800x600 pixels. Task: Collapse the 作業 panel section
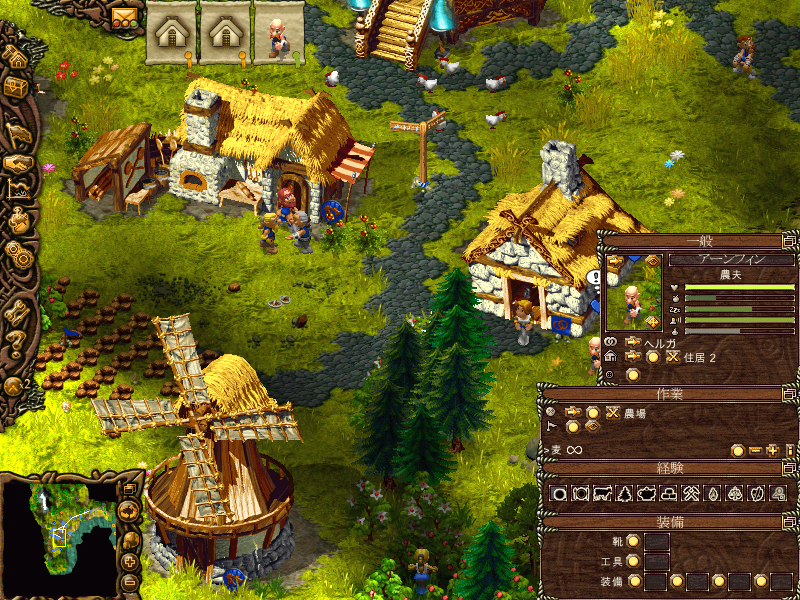click(x=789, y=393)
